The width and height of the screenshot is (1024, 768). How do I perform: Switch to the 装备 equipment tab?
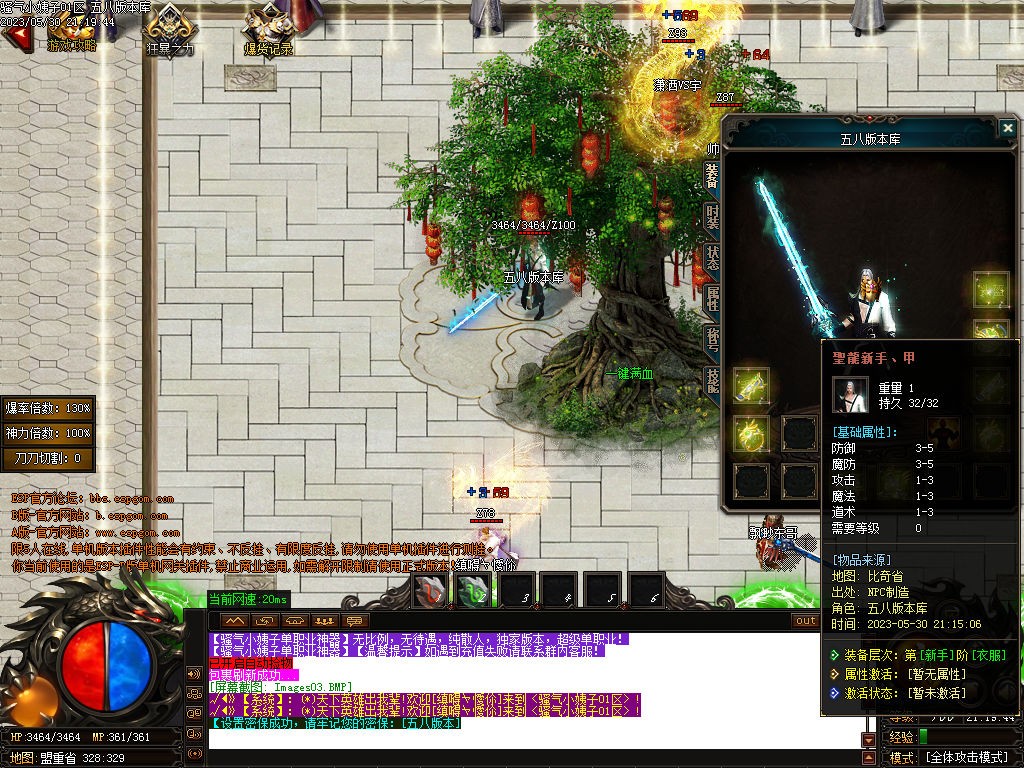(x=712, y=176)
